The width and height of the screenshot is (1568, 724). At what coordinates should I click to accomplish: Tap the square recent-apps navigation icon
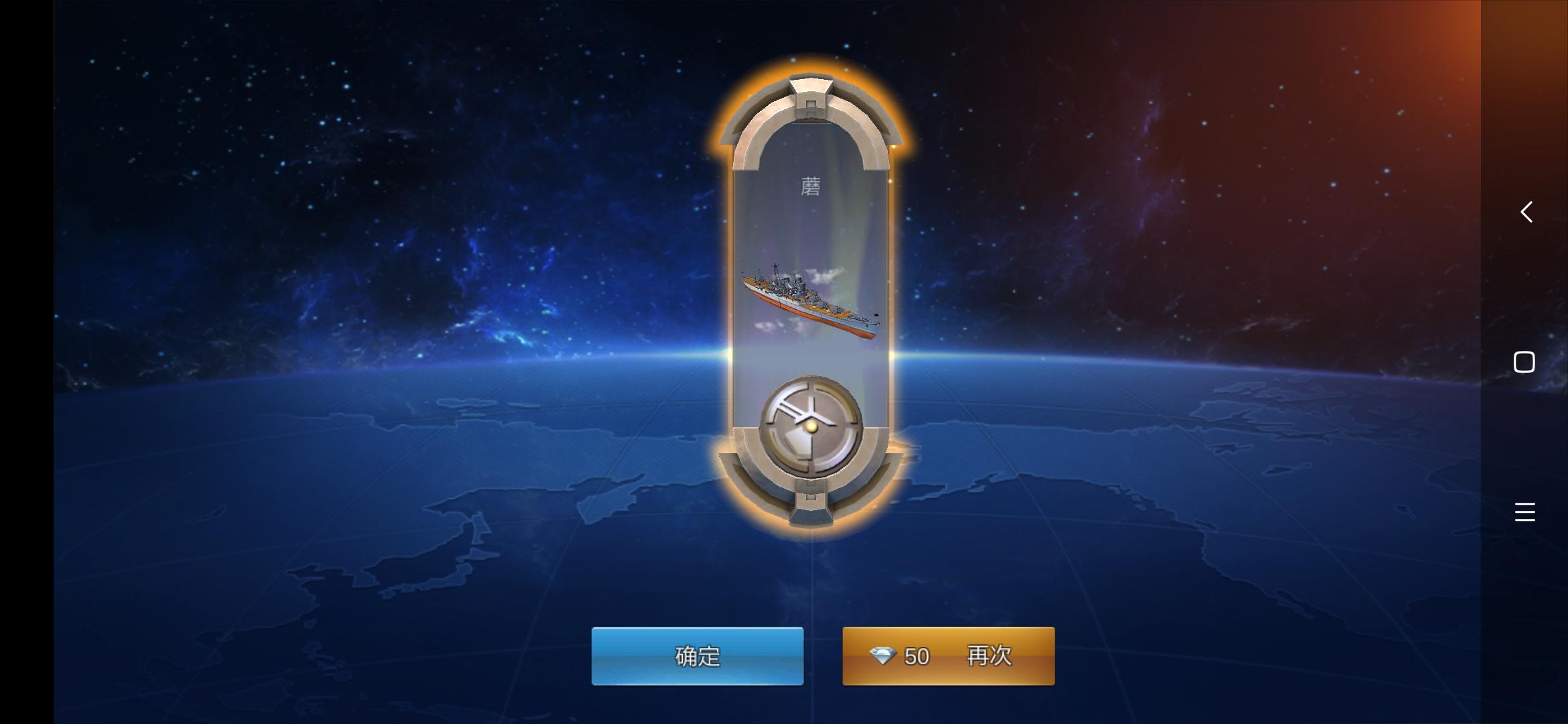click(x=1526, y=361)
